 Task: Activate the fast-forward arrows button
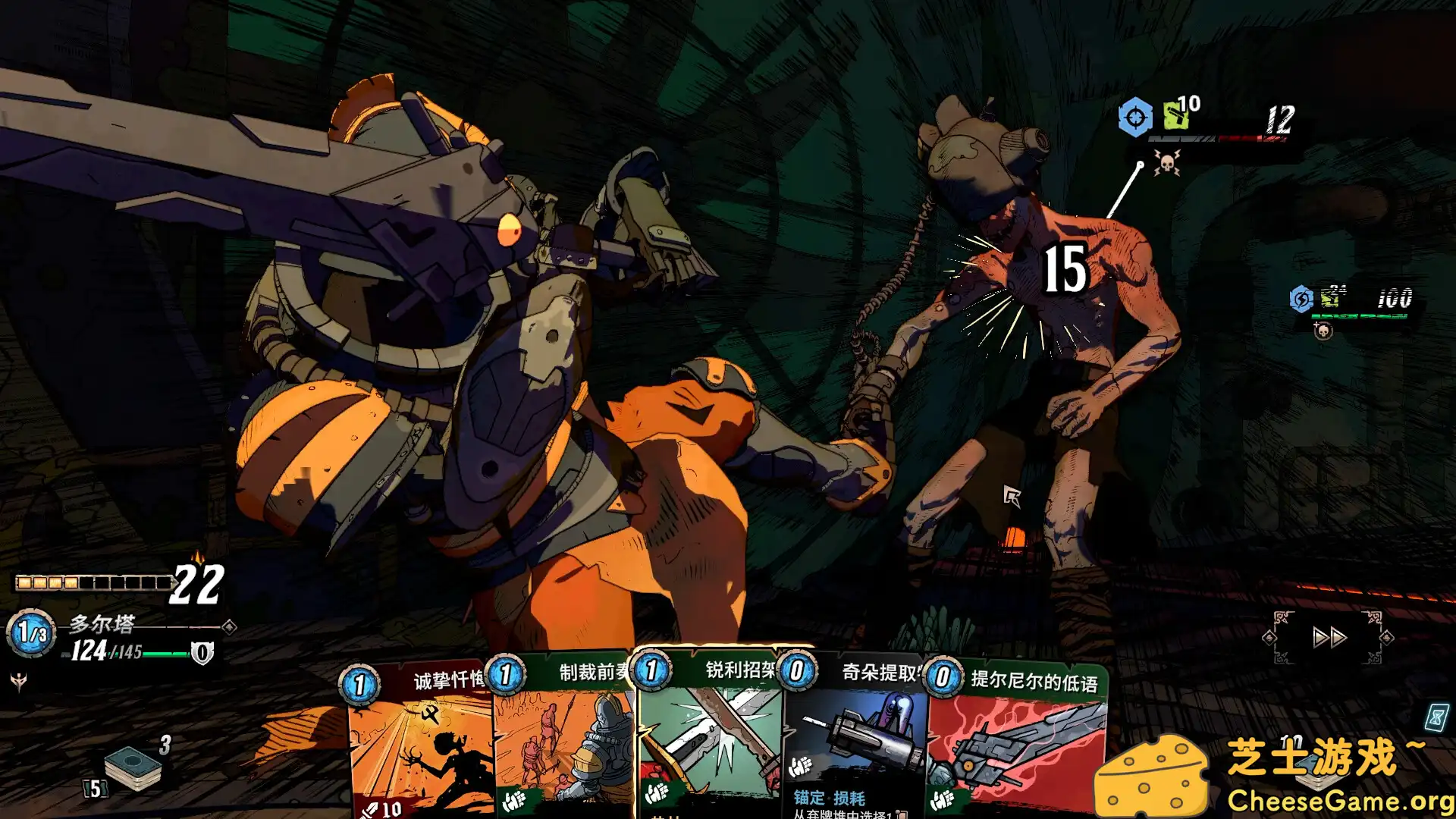1329,637
